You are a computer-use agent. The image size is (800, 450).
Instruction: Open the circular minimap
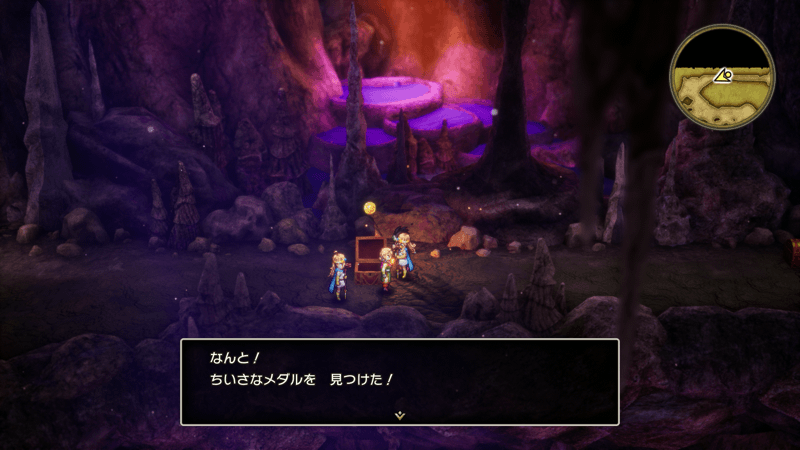coord(722,77)
